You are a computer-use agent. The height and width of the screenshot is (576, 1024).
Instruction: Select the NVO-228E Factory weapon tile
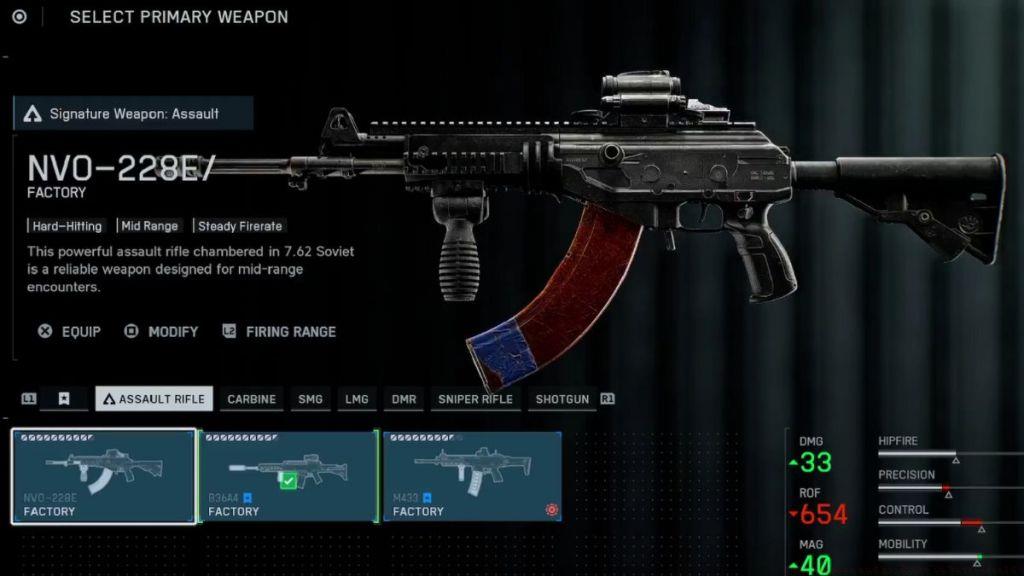pos(104,476)
